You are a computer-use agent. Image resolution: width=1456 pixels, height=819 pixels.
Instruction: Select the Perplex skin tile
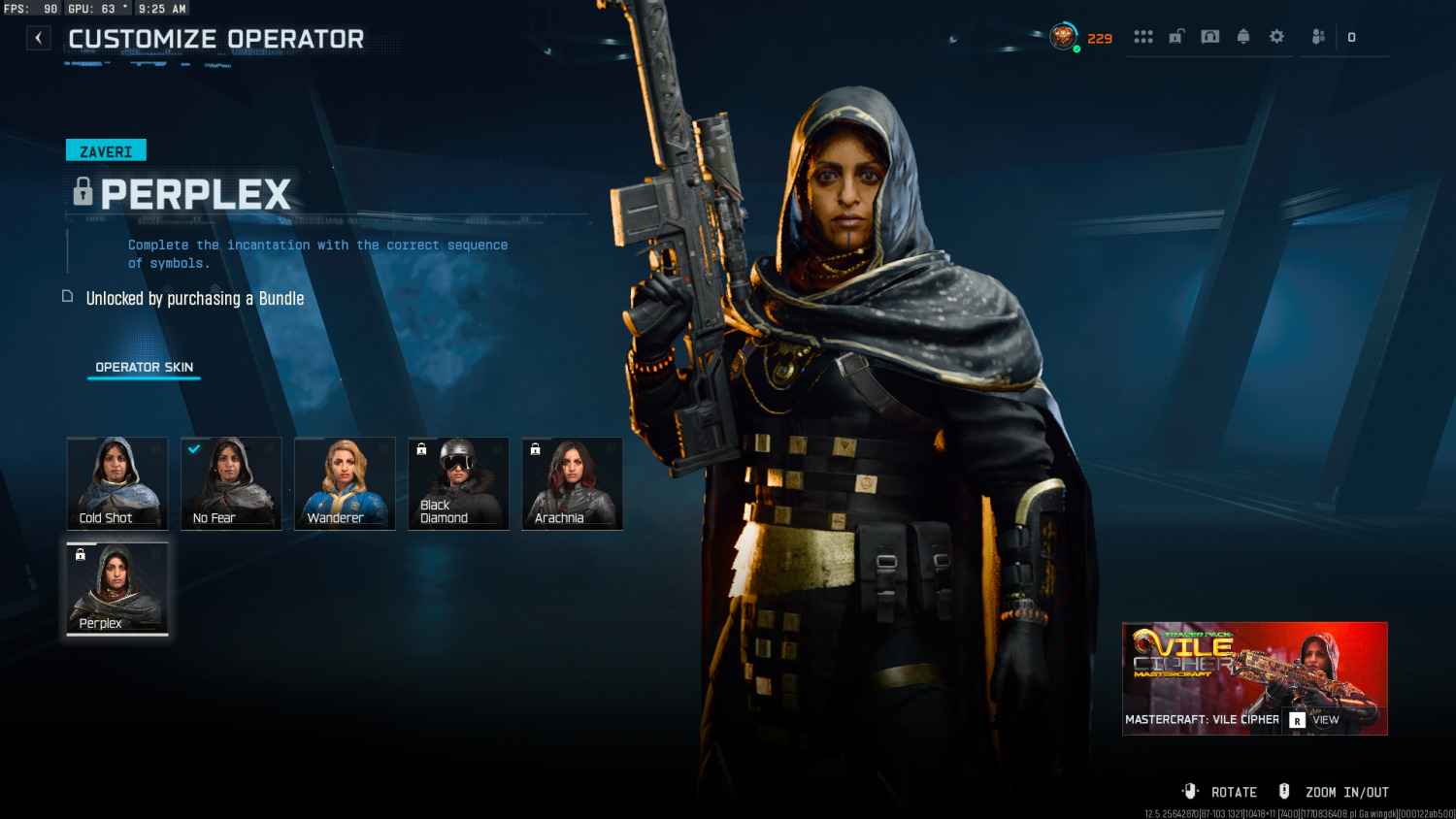[116, 589]
